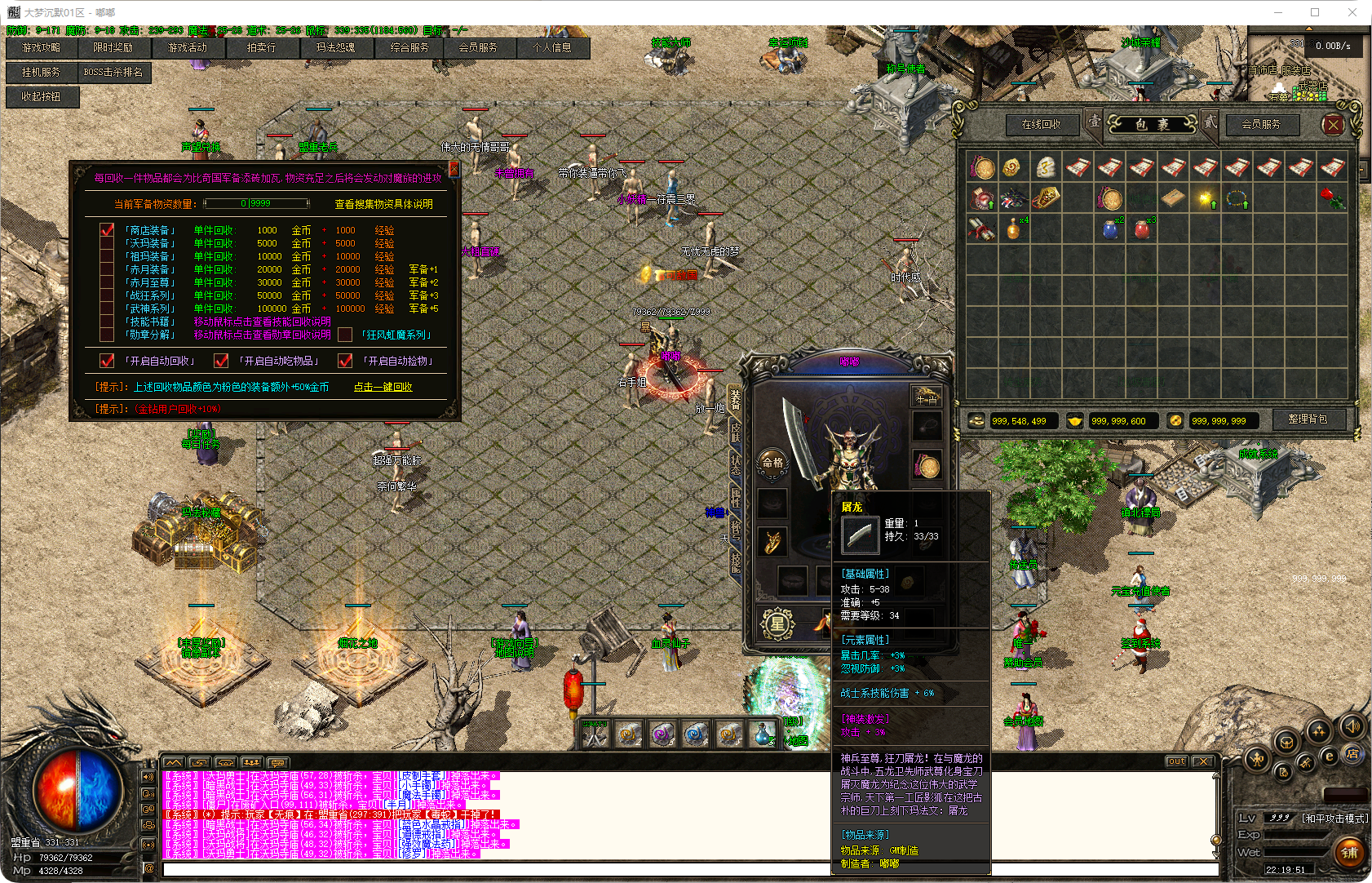Show the BOSS击杀排名 ranking
This screenshot has height=883, width=1372.
coord(113,73)
